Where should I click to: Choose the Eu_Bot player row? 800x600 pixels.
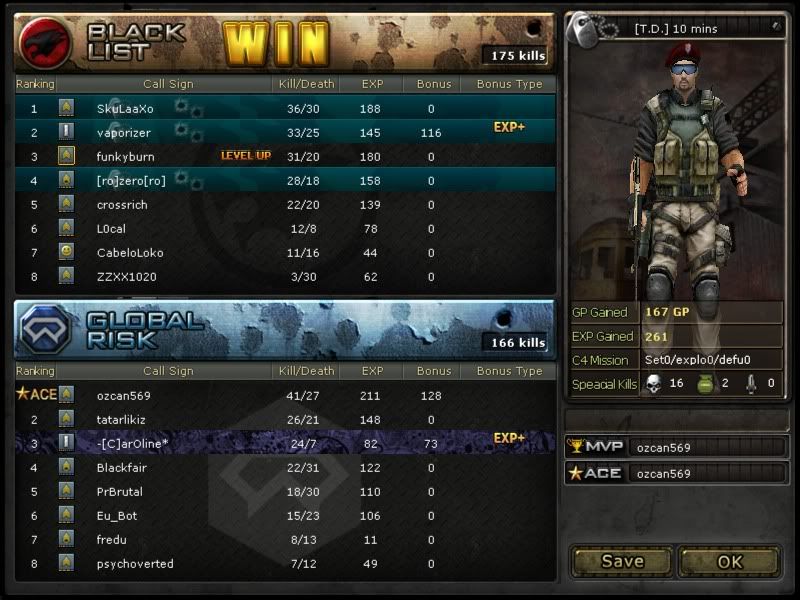(285, 515)
